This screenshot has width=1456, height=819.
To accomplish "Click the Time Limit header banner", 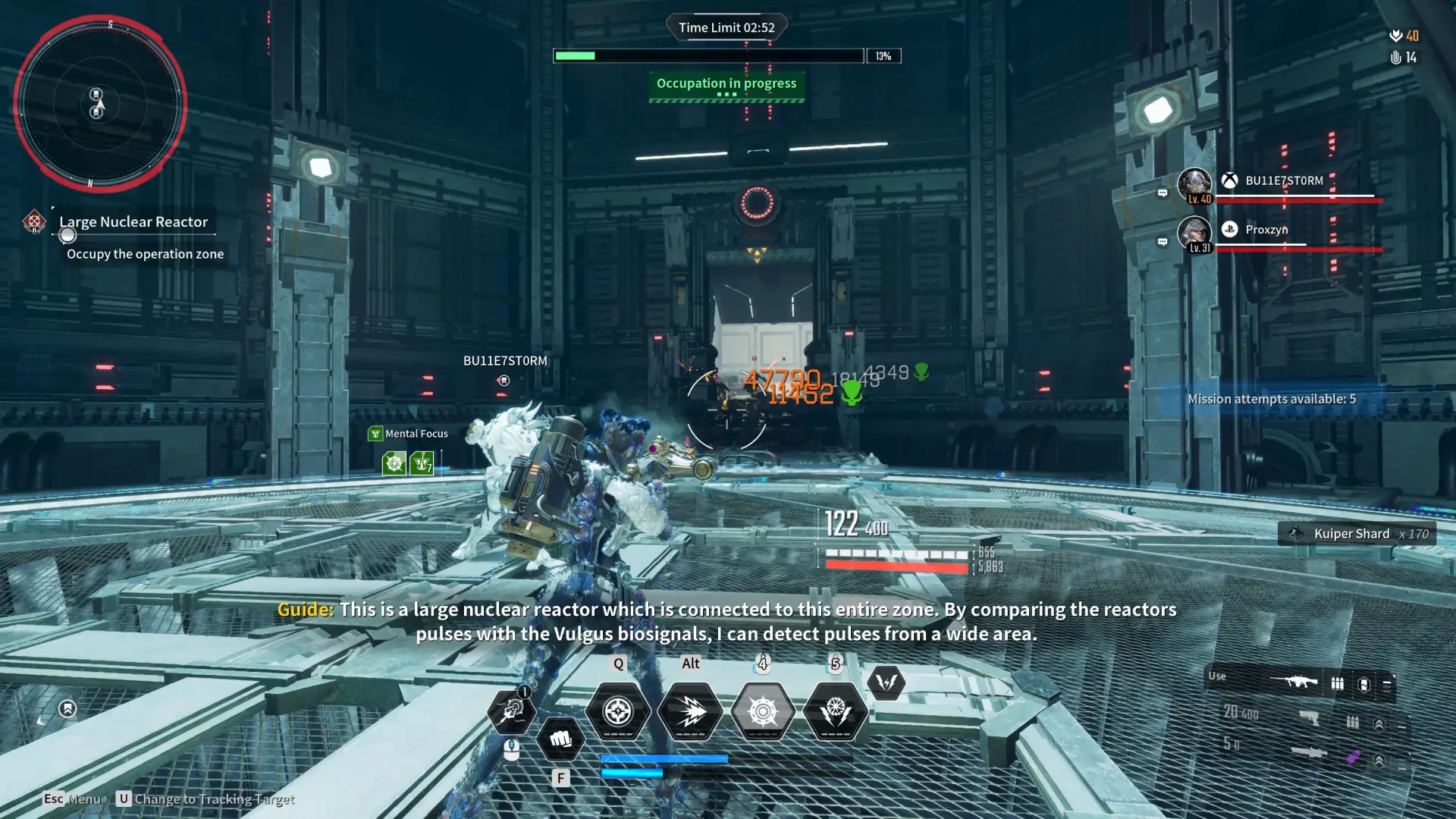I will pos(726,27).
